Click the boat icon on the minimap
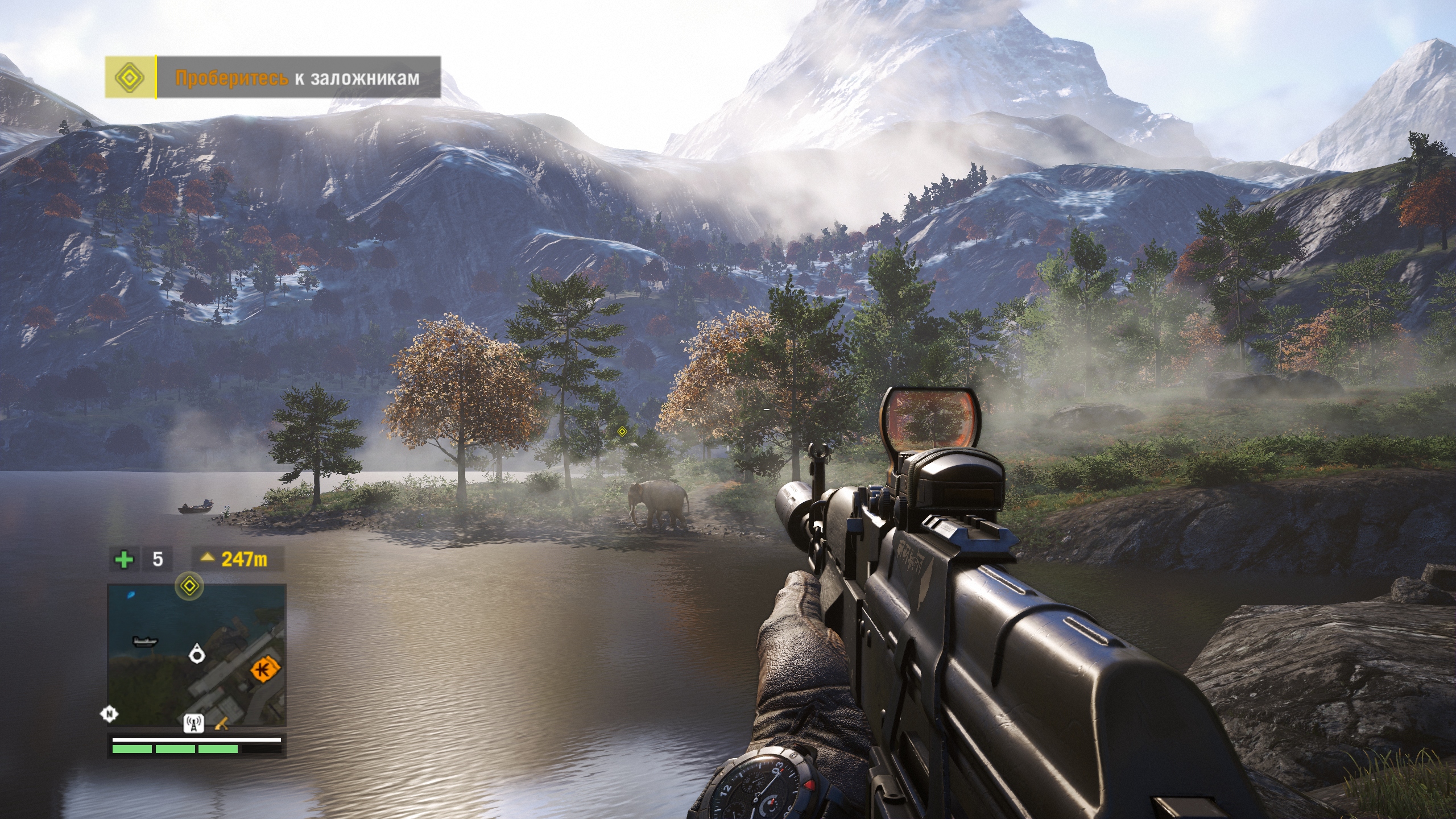 tap(144, 642)
